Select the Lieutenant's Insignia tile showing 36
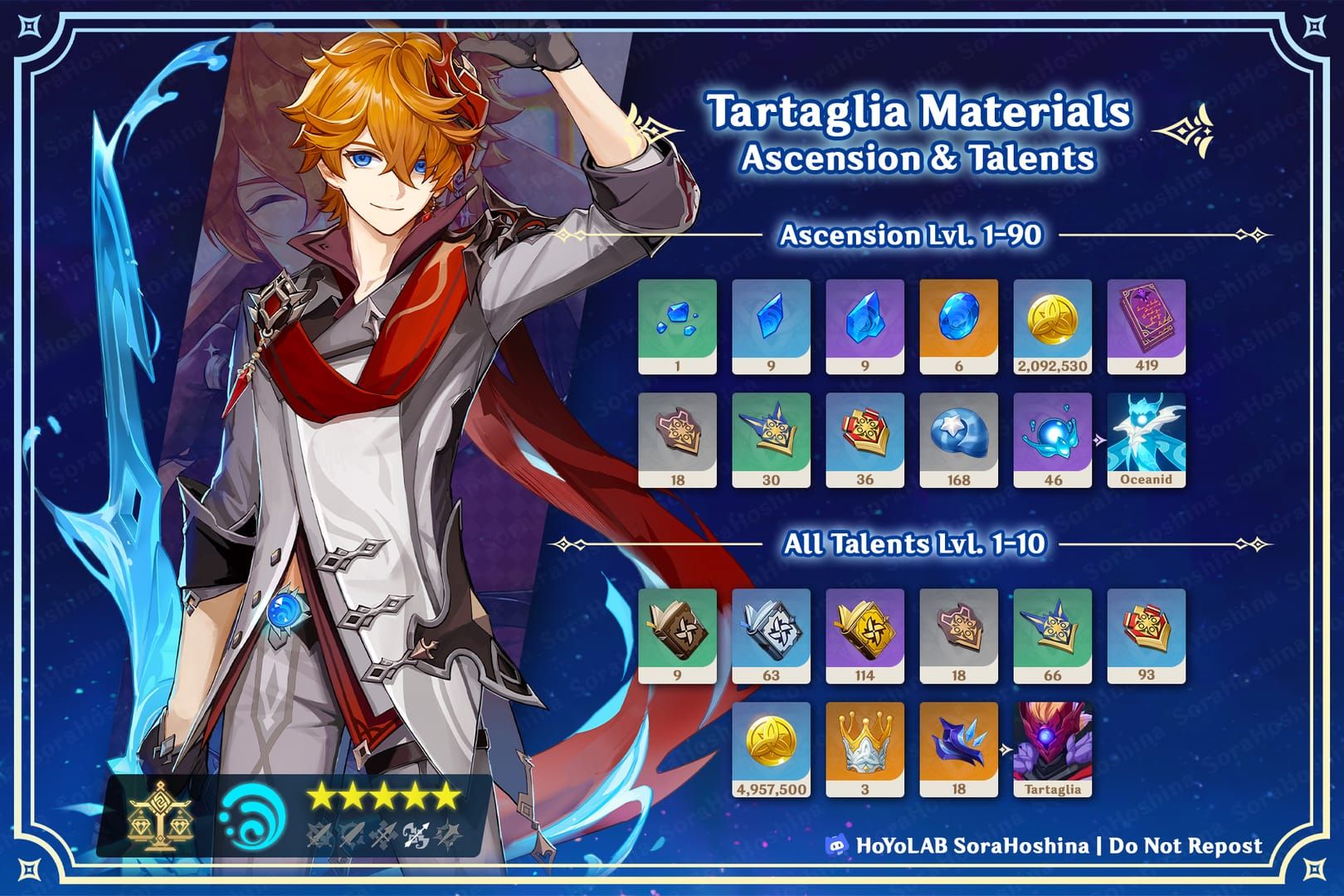 click(x=864, y=440)
